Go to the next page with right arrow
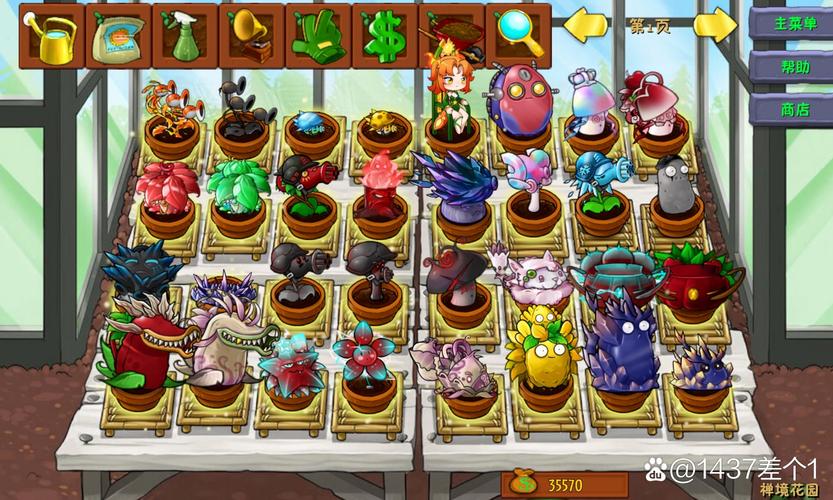 (x=715, y=25)
